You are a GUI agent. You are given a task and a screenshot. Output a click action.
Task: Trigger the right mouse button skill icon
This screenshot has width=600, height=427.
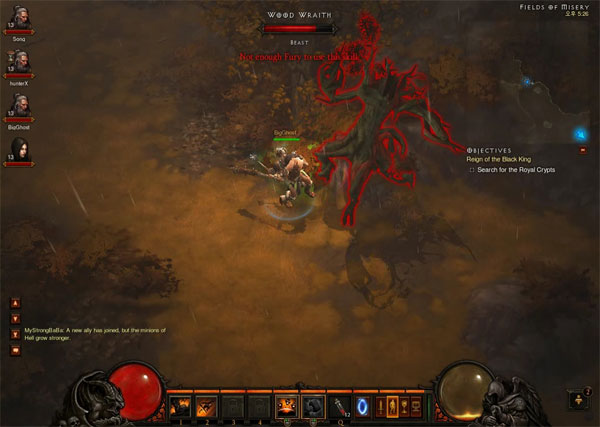click(311, 406)
